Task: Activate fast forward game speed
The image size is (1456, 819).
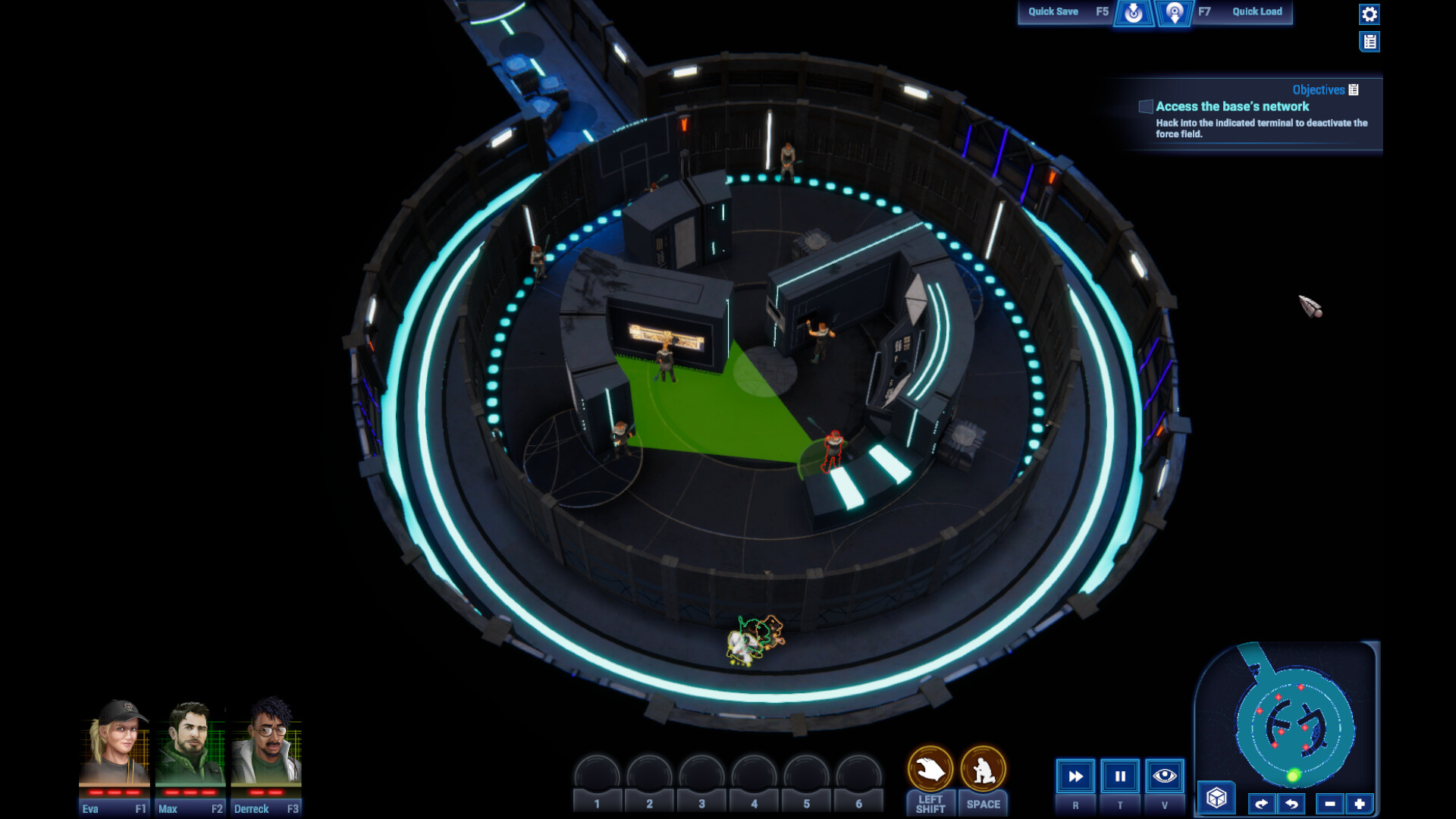Action: 1075,776
